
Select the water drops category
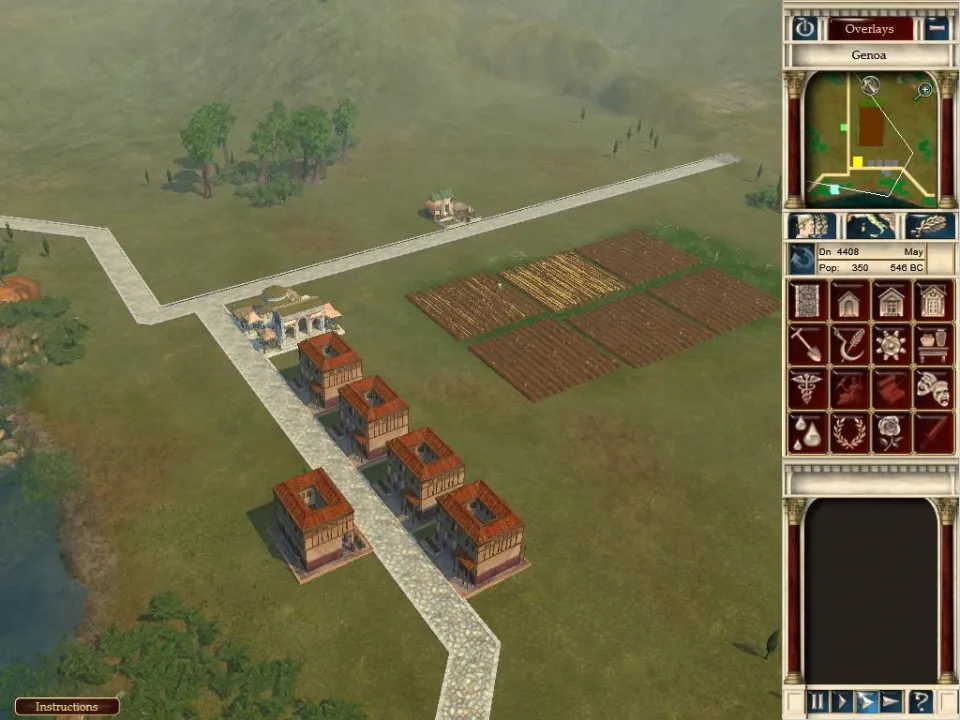pos(808,433)
